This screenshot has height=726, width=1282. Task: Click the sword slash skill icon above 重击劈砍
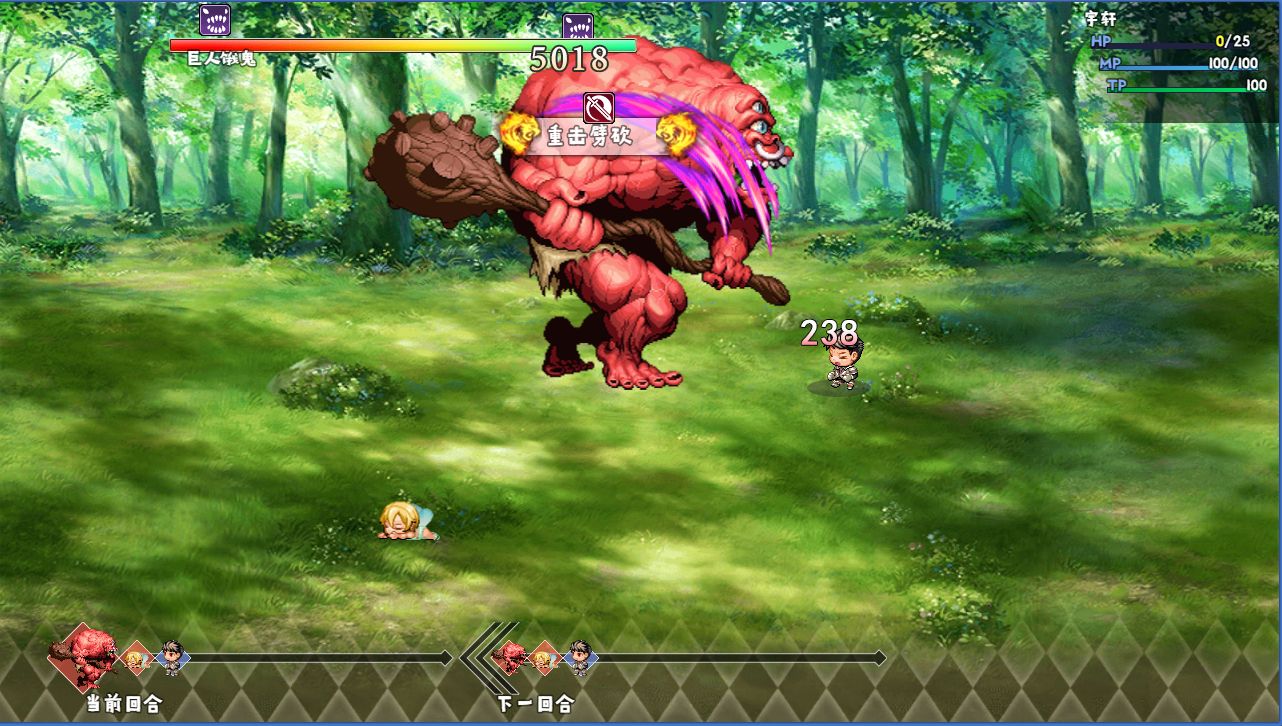598,106
